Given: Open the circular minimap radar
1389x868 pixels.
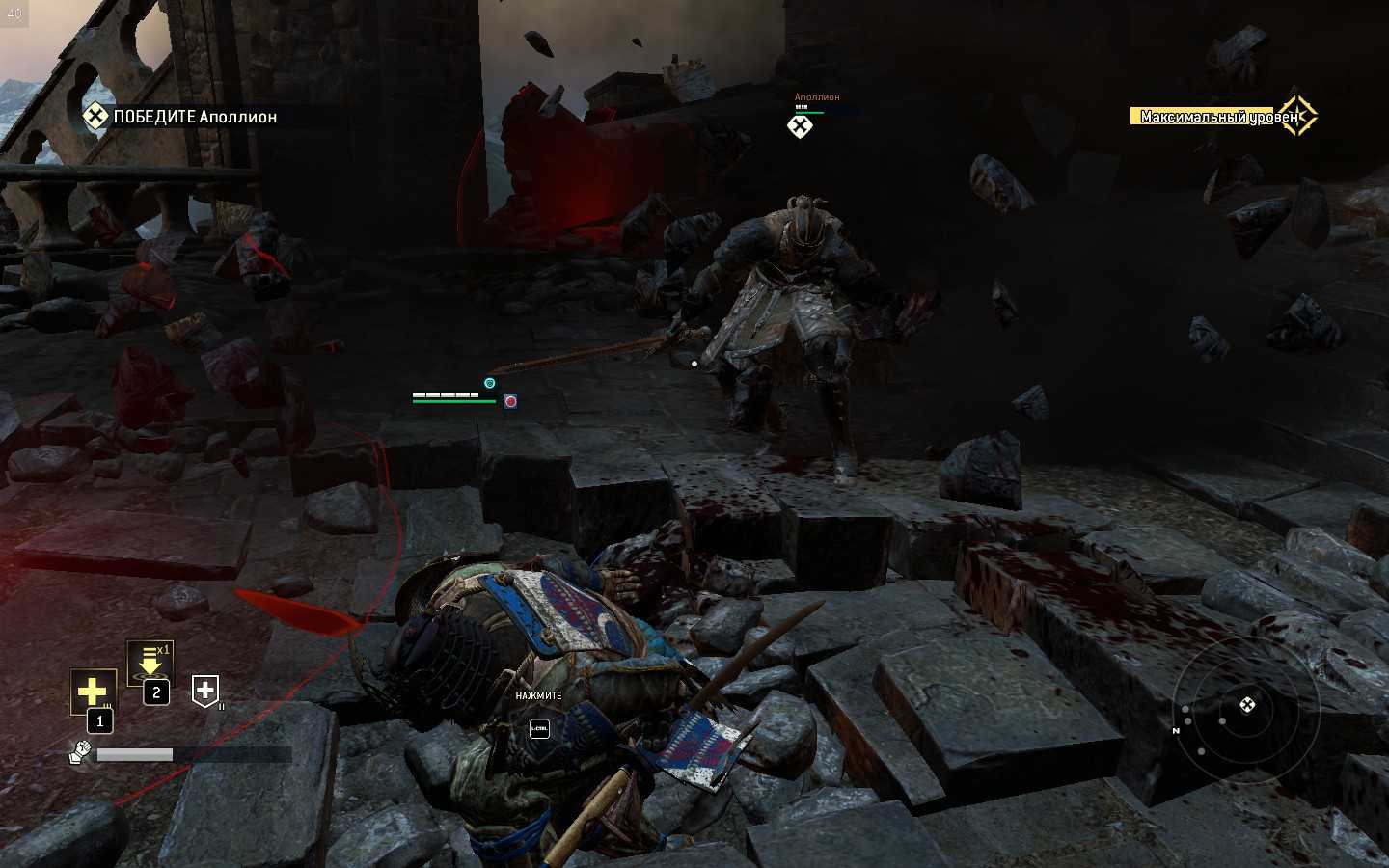Looking at the screenshot, I should 1245,709.
